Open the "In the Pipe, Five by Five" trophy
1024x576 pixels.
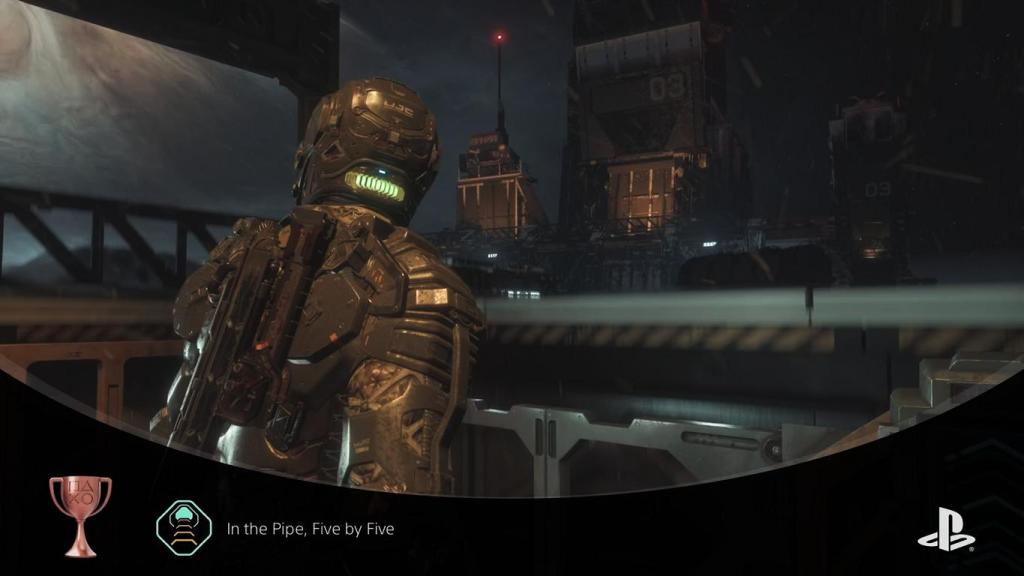click(x=310, y=528)
